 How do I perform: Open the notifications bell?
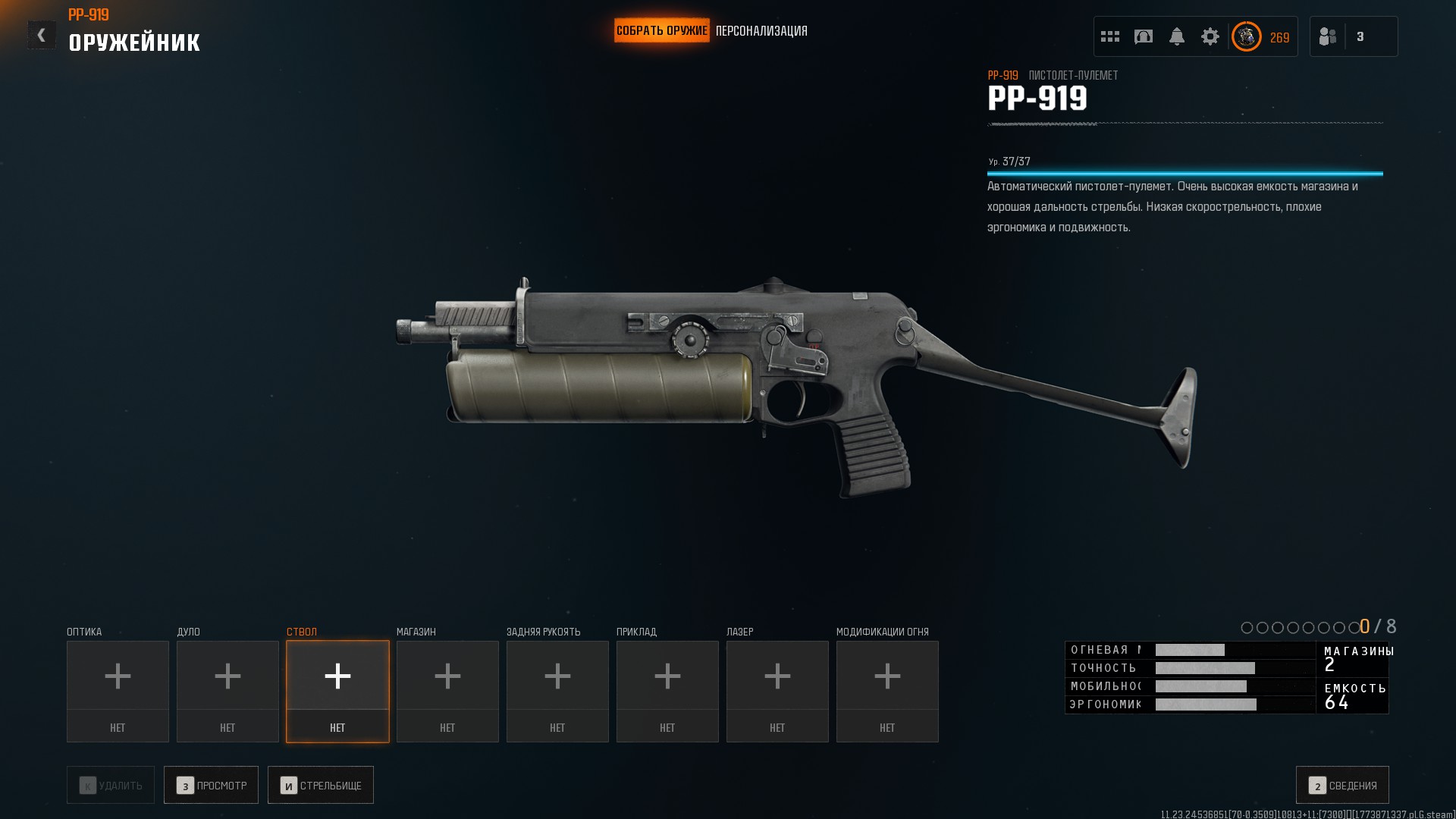(x=1177, y=36)
